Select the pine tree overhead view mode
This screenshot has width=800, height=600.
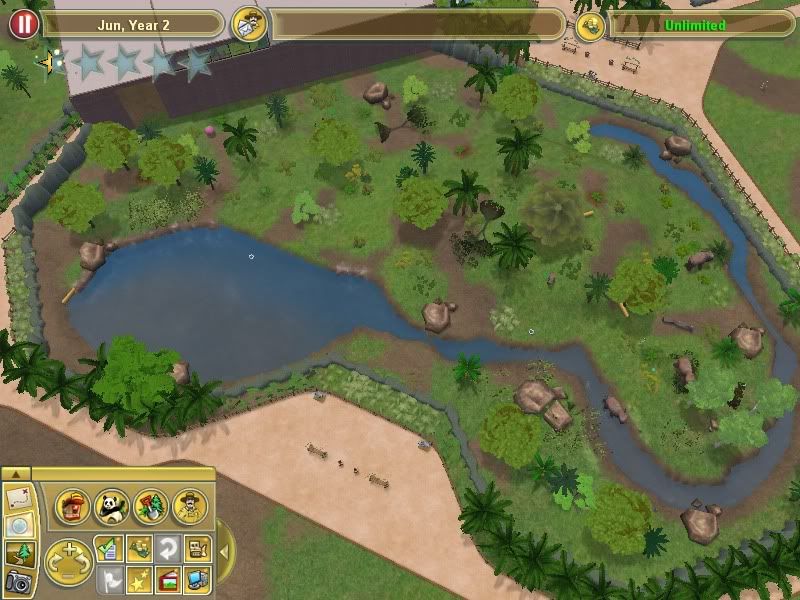click(20, 553)
